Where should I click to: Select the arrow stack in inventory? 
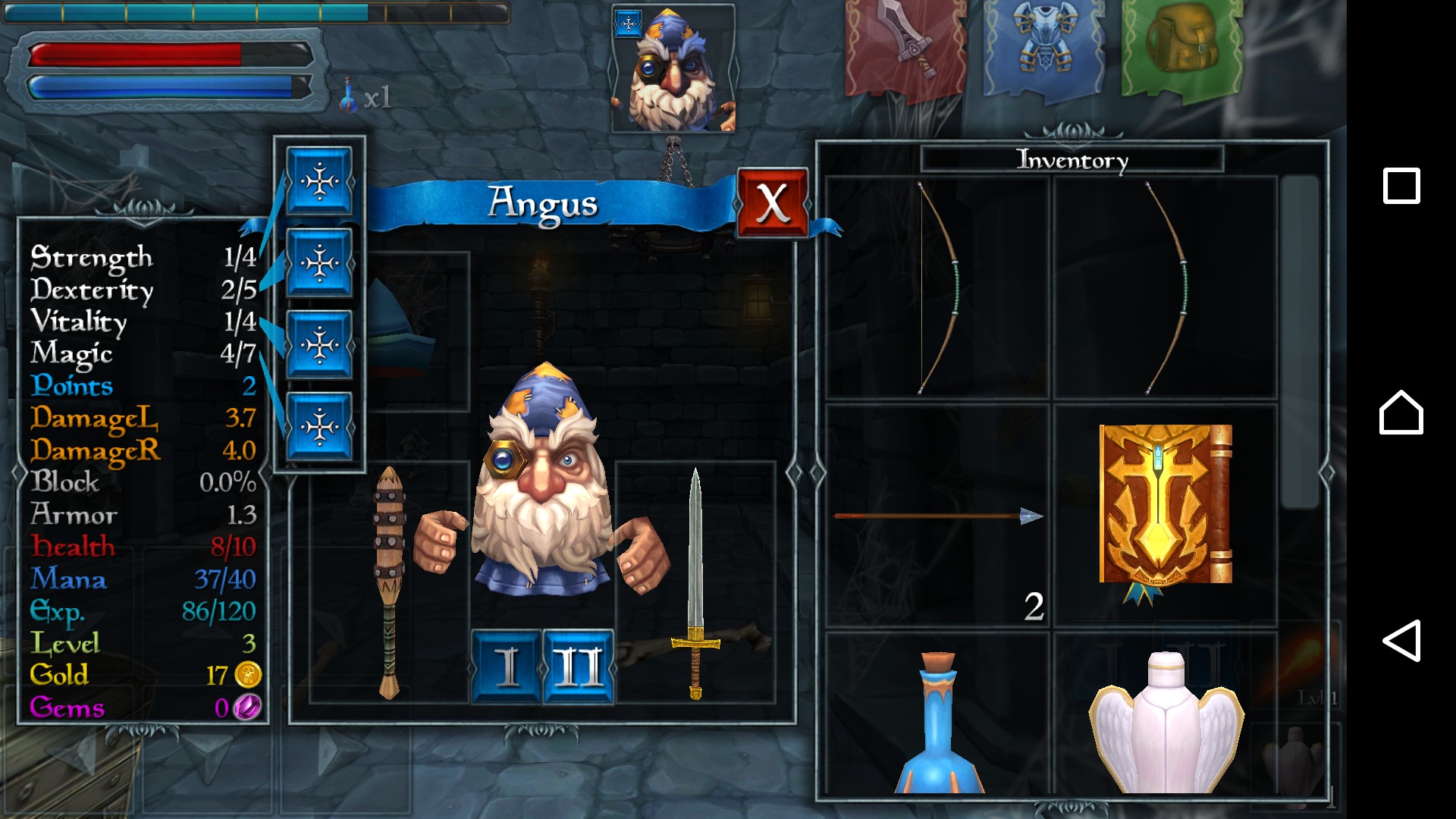937,517
